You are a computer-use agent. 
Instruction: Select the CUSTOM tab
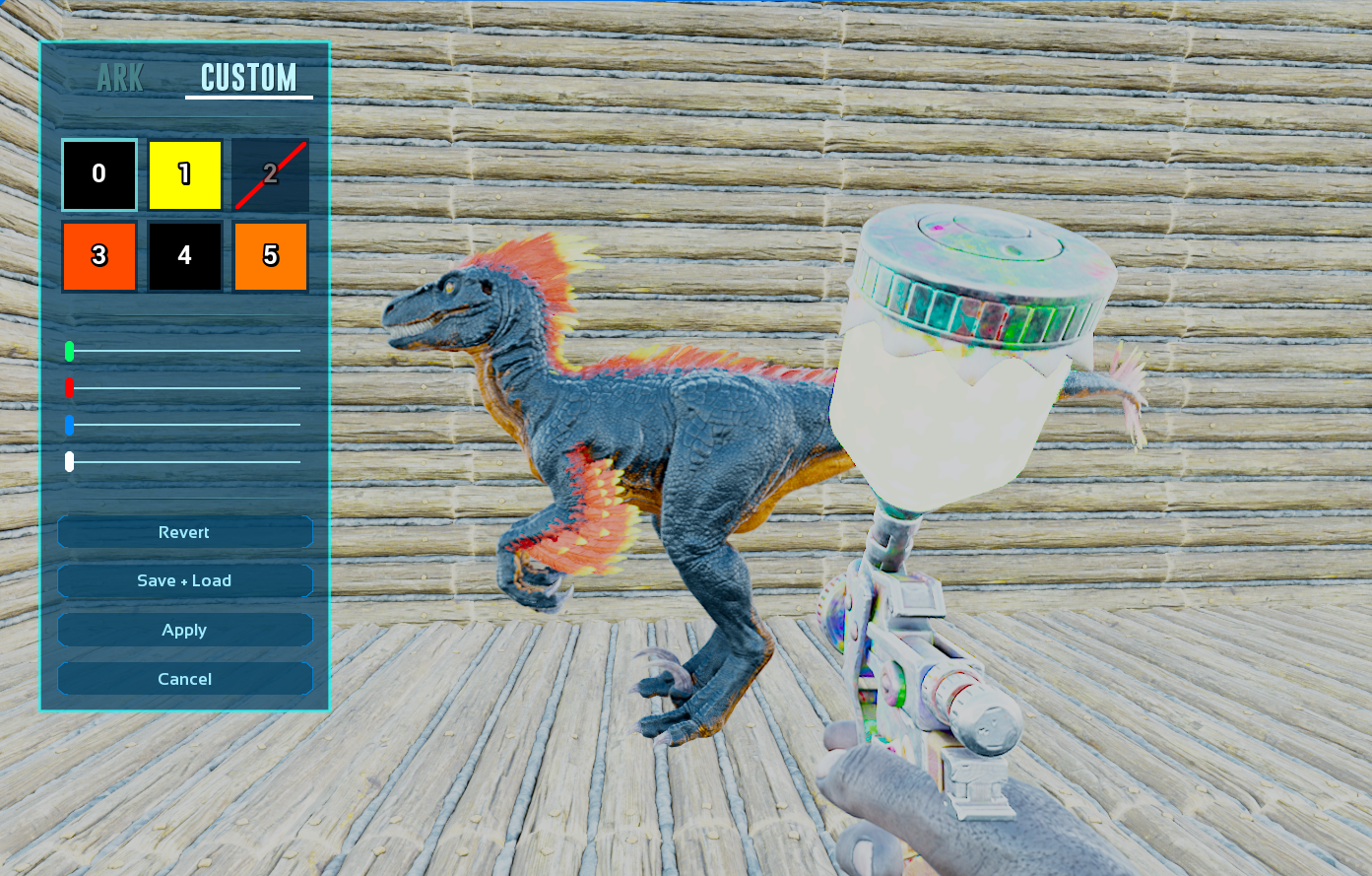tap(248, 78)
